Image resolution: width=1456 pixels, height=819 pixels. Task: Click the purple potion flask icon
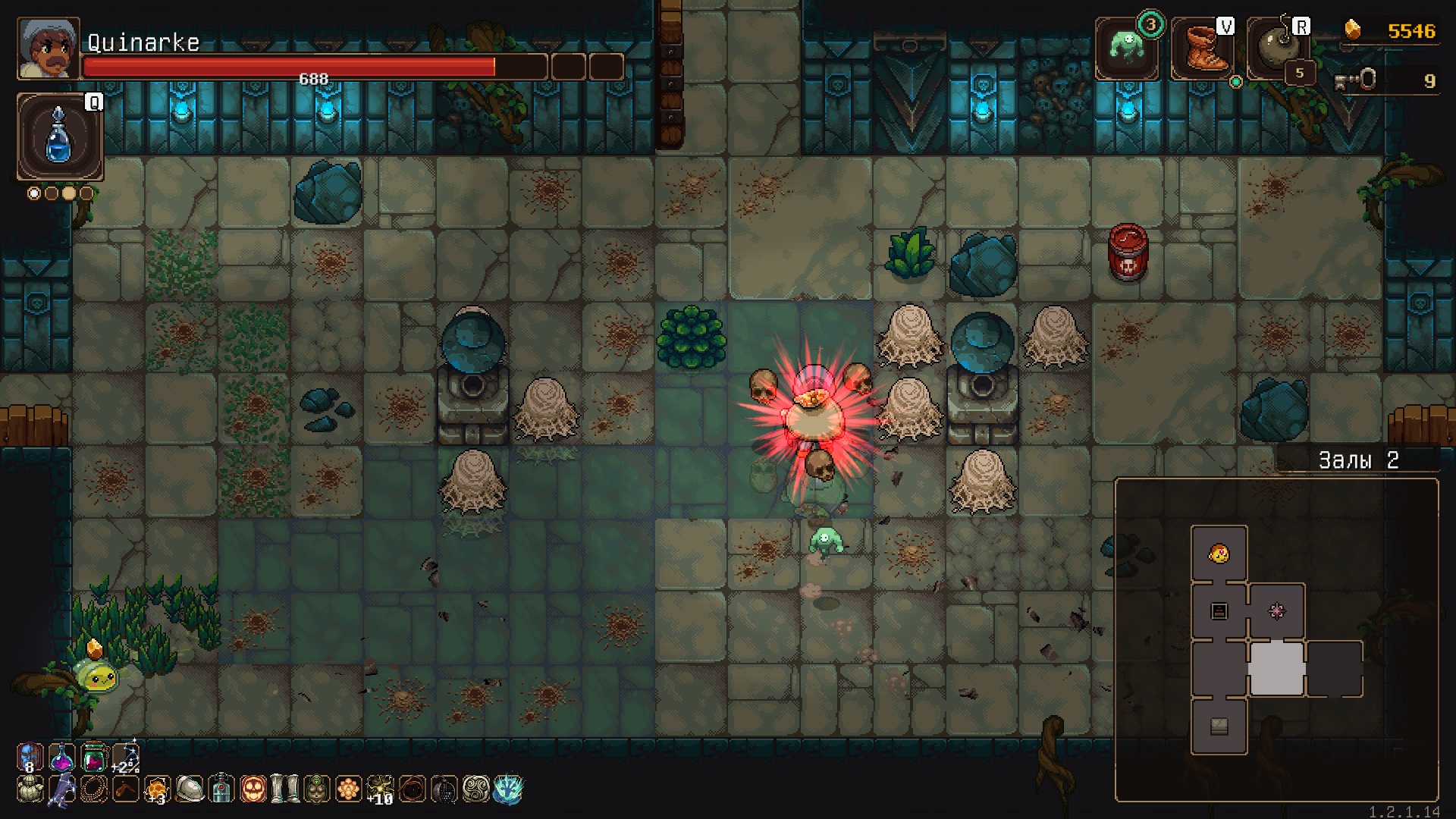[61, 757]
